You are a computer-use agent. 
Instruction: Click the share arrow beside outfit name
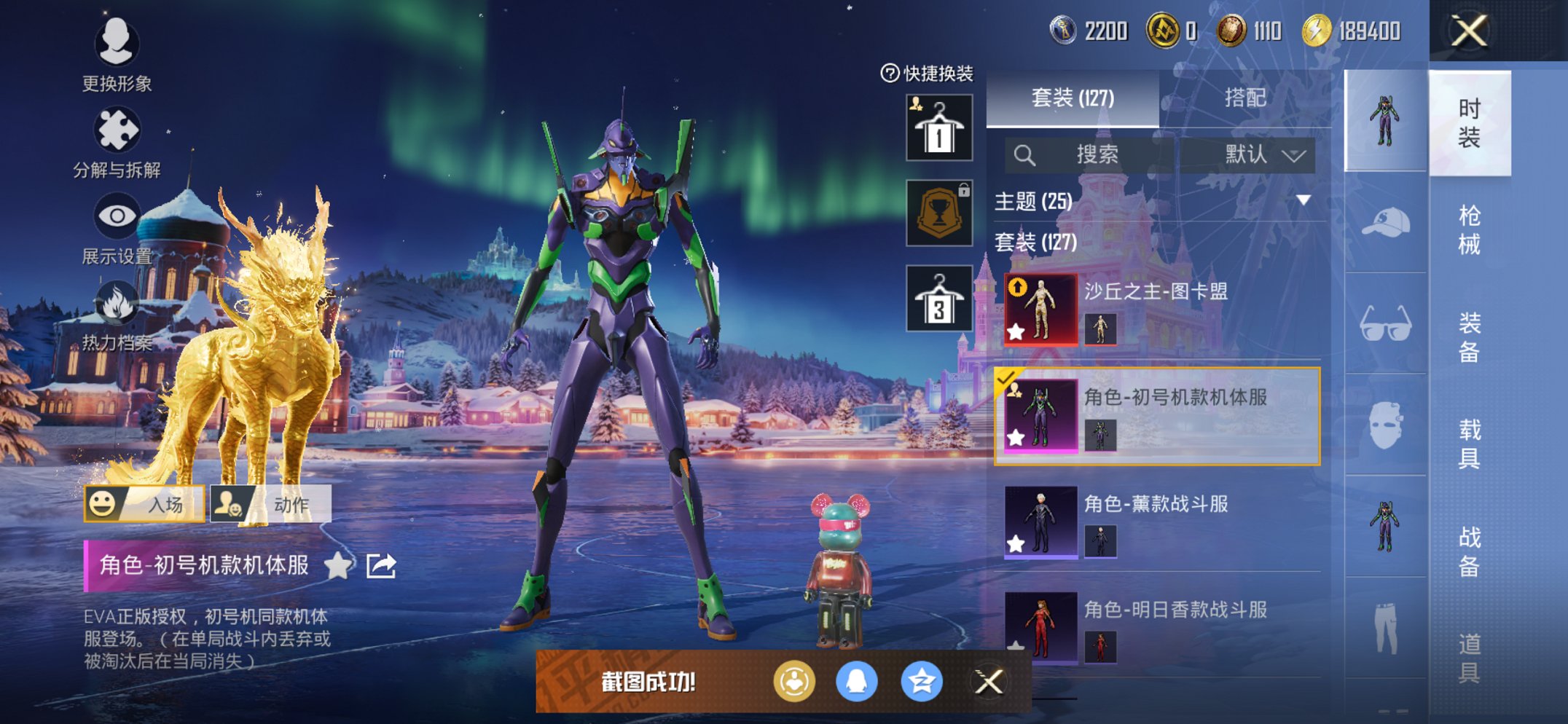[x=381, y=565]
